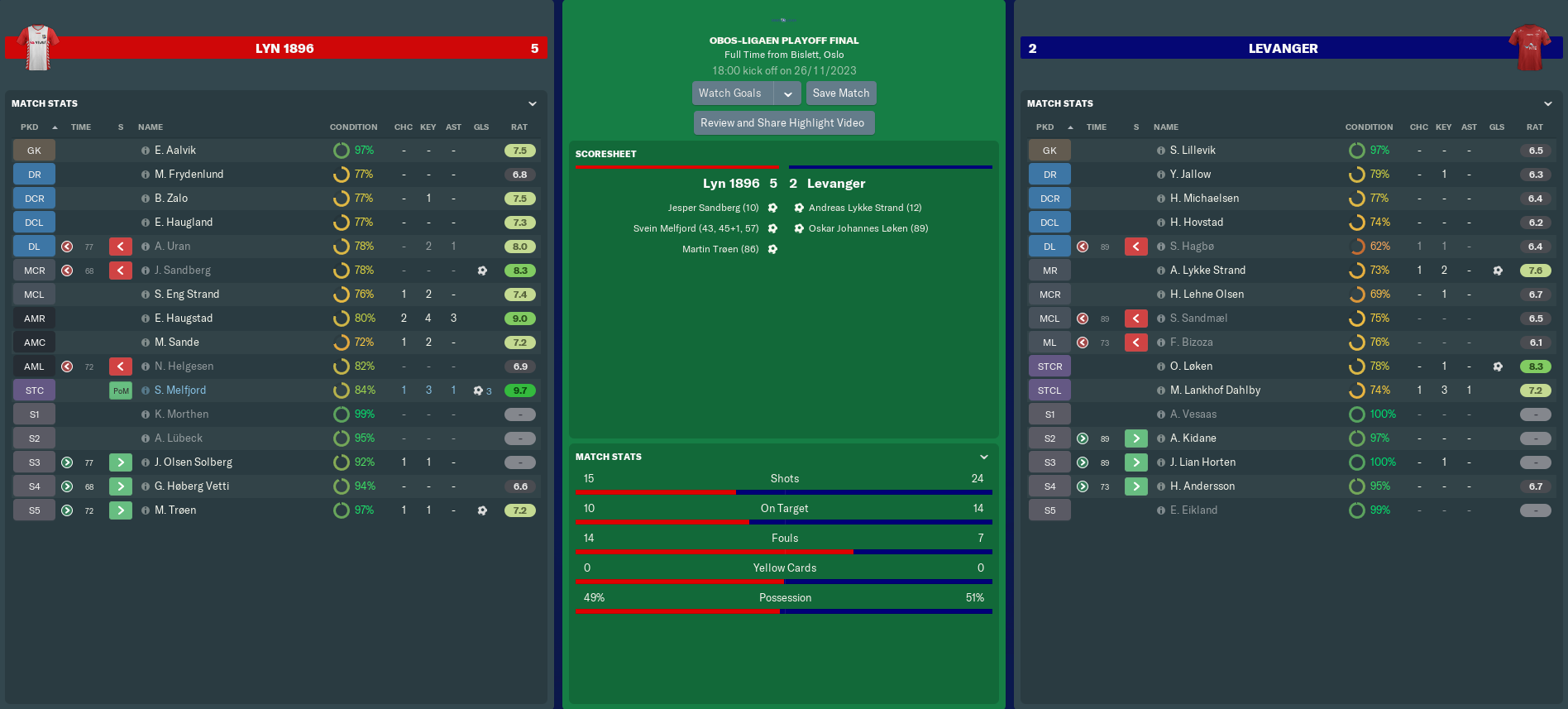Screen dimensions: 1568x709
Task: Select goalkeeper E. Aalvik's row
Action: point(175,151)
